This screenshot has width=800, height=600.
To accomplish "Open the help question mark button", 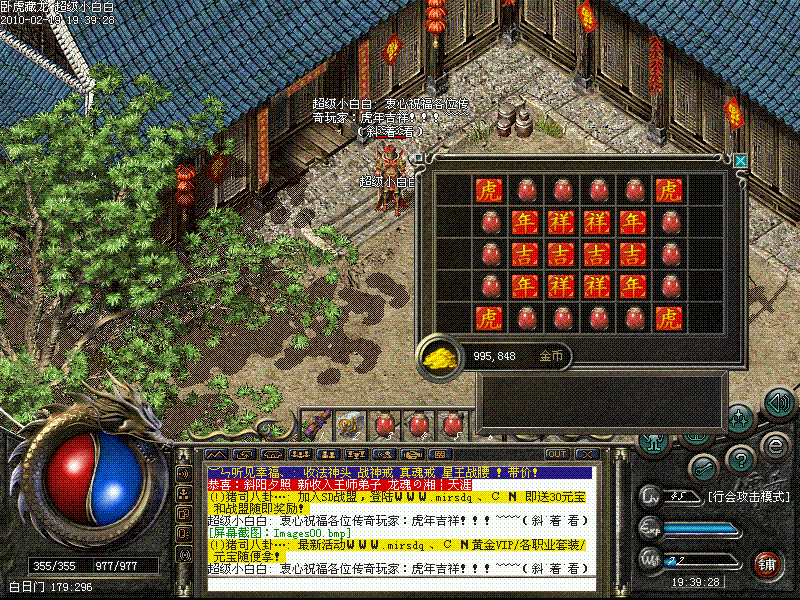I will point(740,458).
